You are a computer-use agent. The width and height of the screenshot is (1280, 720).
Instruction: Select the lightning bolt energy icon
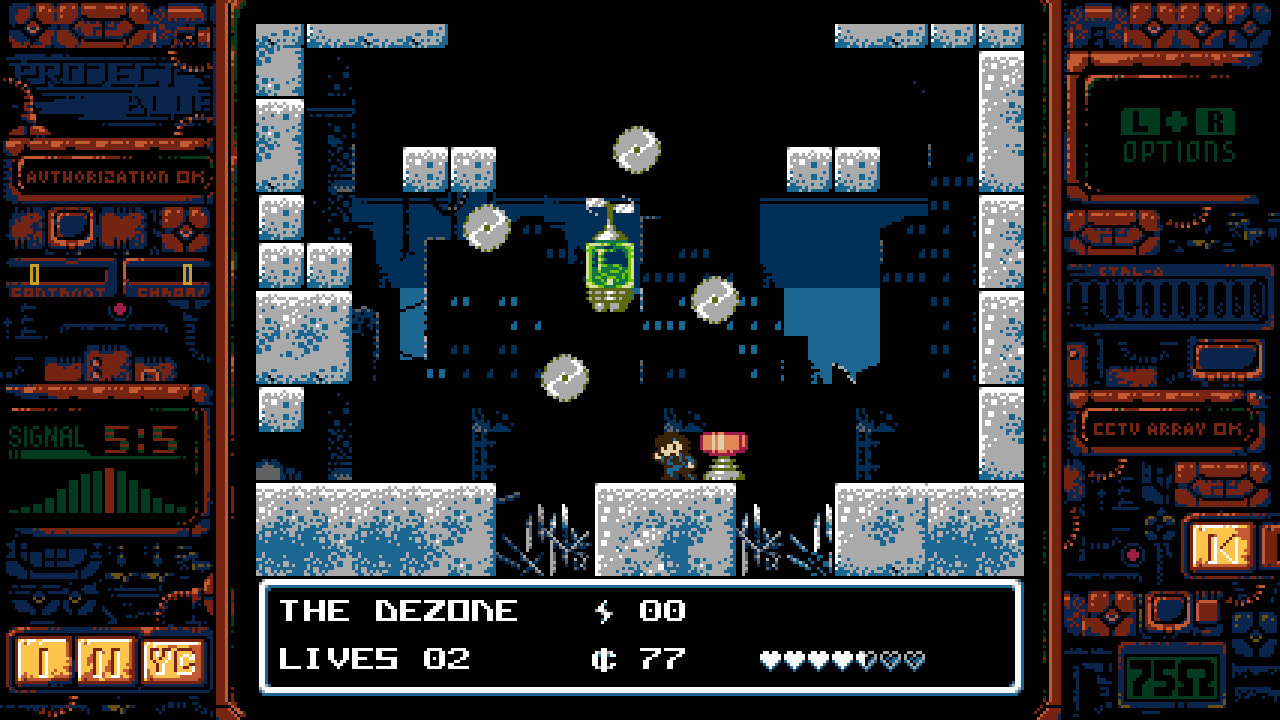606,610
